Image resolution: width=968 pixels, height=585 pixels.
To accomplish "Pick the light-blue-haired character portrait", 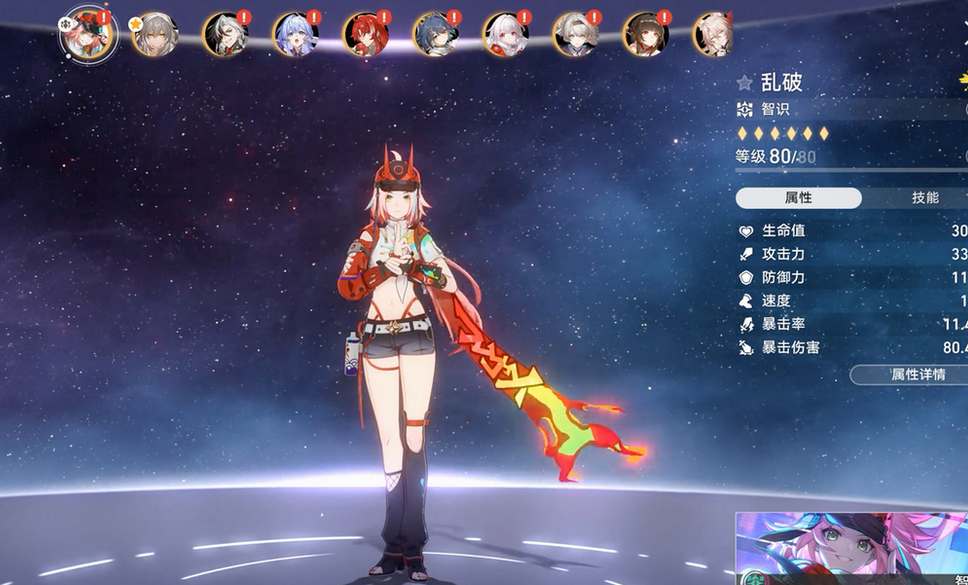I will pos(295,34).
